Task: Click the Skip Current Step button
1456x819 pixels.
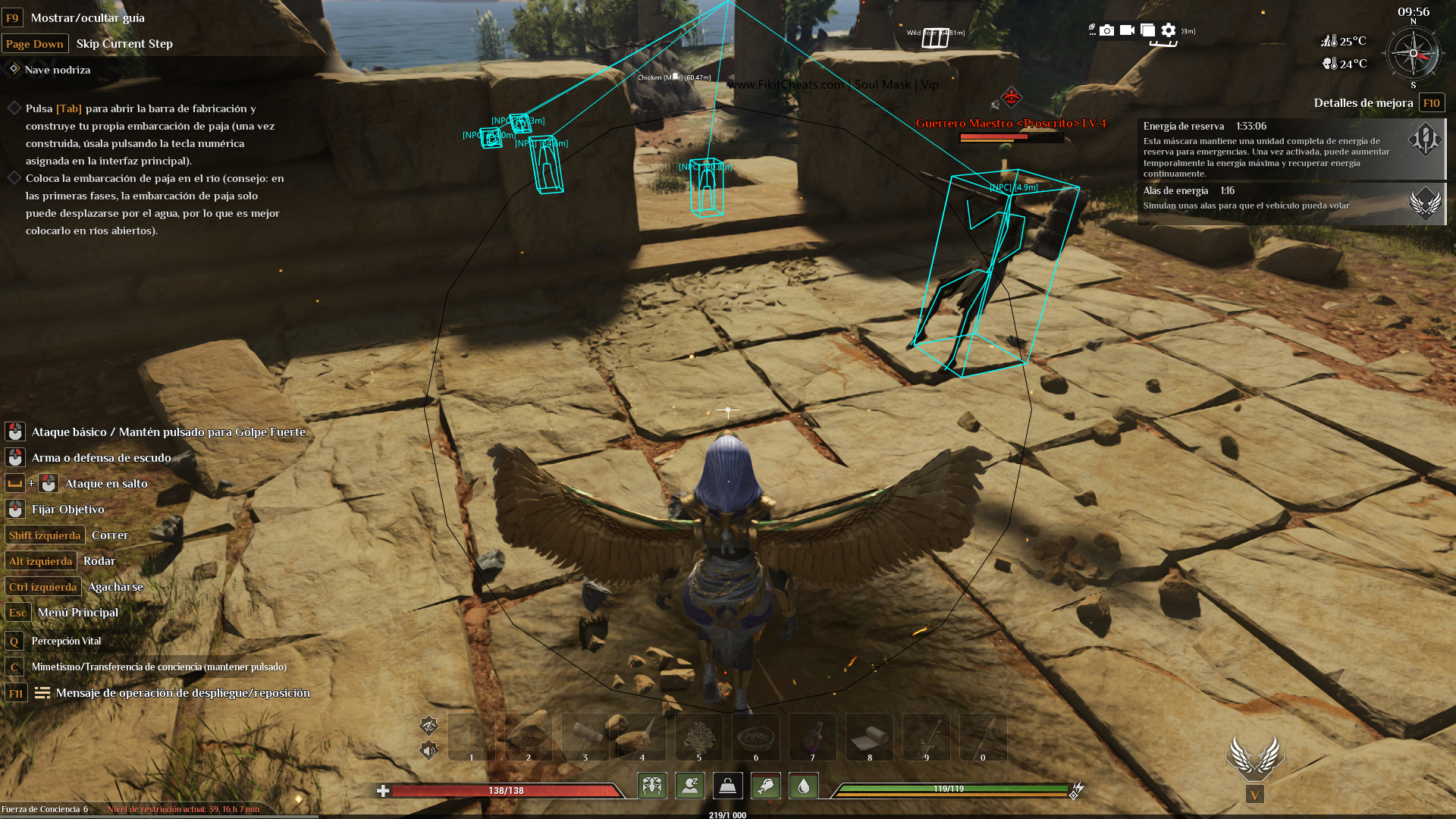Action: 124,43
